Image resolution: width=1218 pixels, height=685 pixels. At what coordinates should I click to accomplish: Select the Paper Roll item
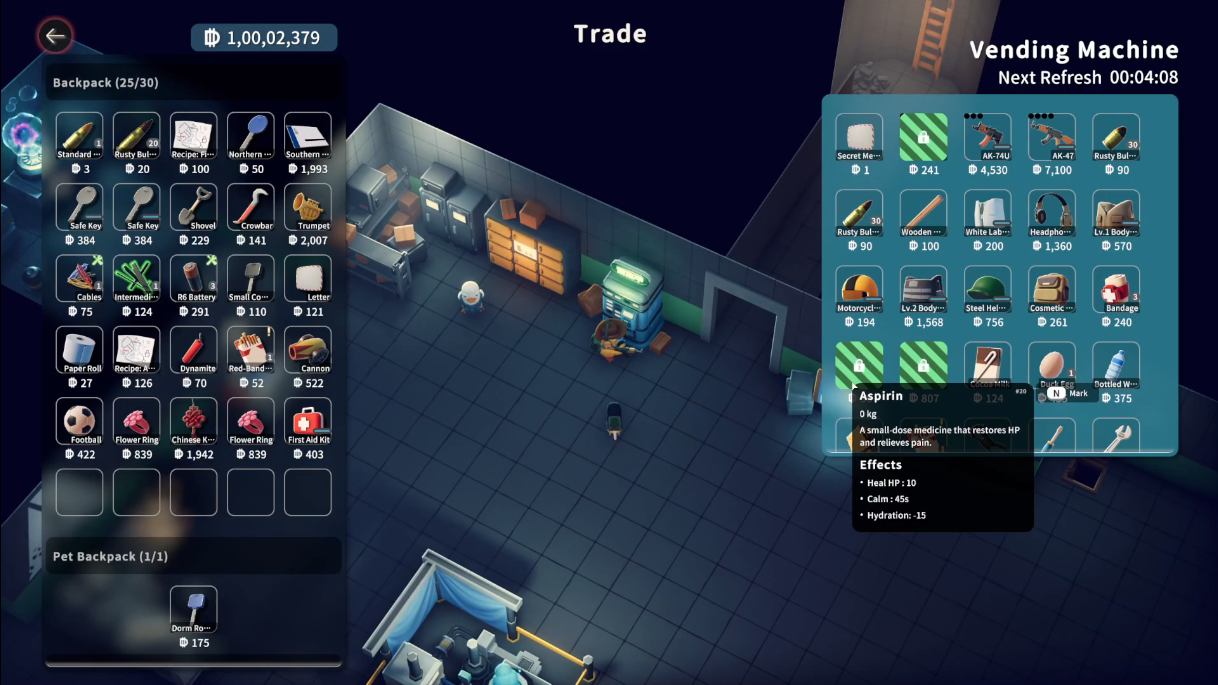point(80,351)
